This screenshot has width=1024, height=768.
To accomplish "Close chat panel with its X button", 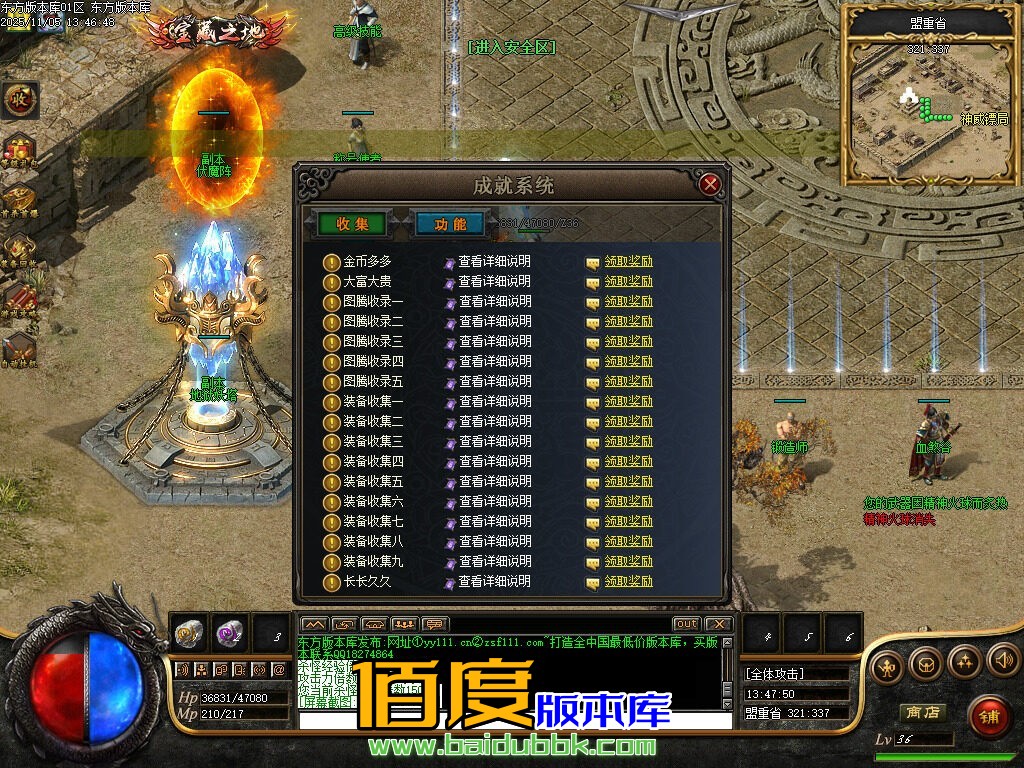I will coord(719,624).
